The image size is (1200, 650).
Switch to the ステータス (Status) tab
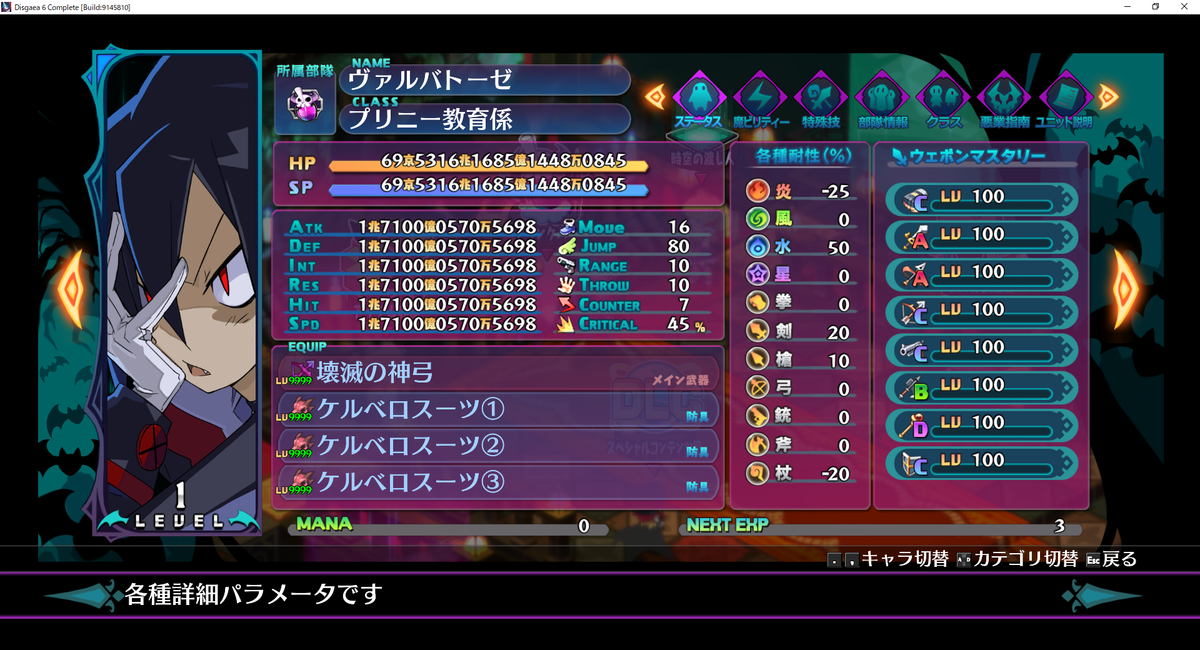tap(699, 98)
